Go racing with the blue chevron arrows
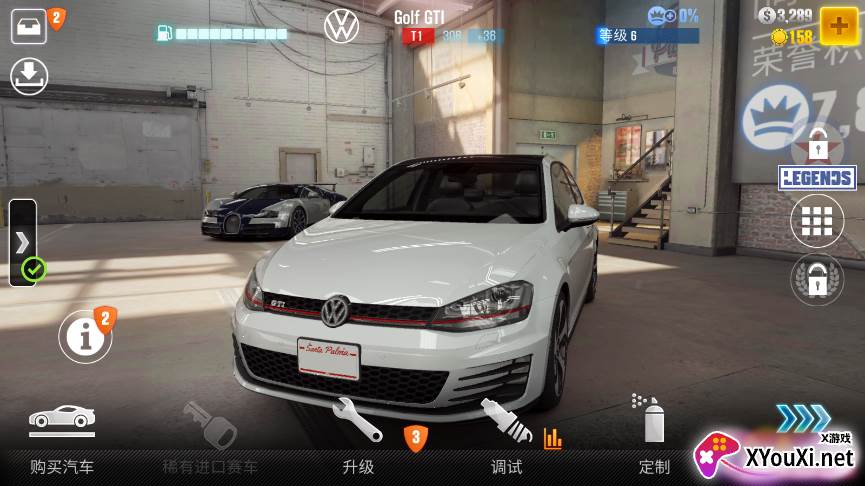The width and height of the screenshot is (865, 486). pos(803,417)
